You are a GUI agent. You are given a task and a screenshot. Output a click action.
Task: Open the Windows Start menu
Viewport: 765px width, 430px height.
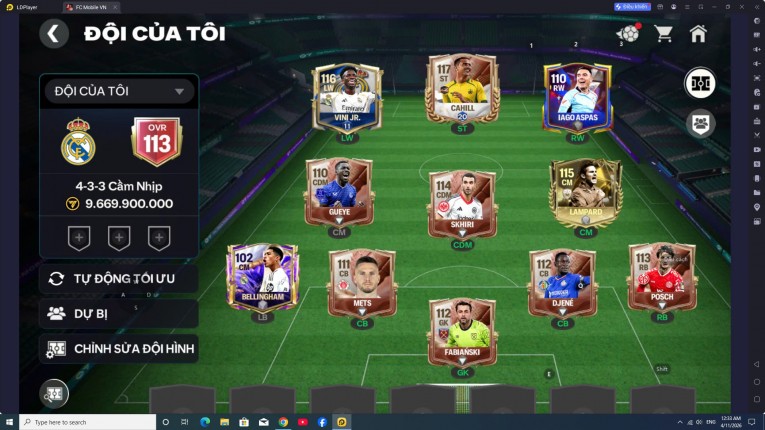9,422
